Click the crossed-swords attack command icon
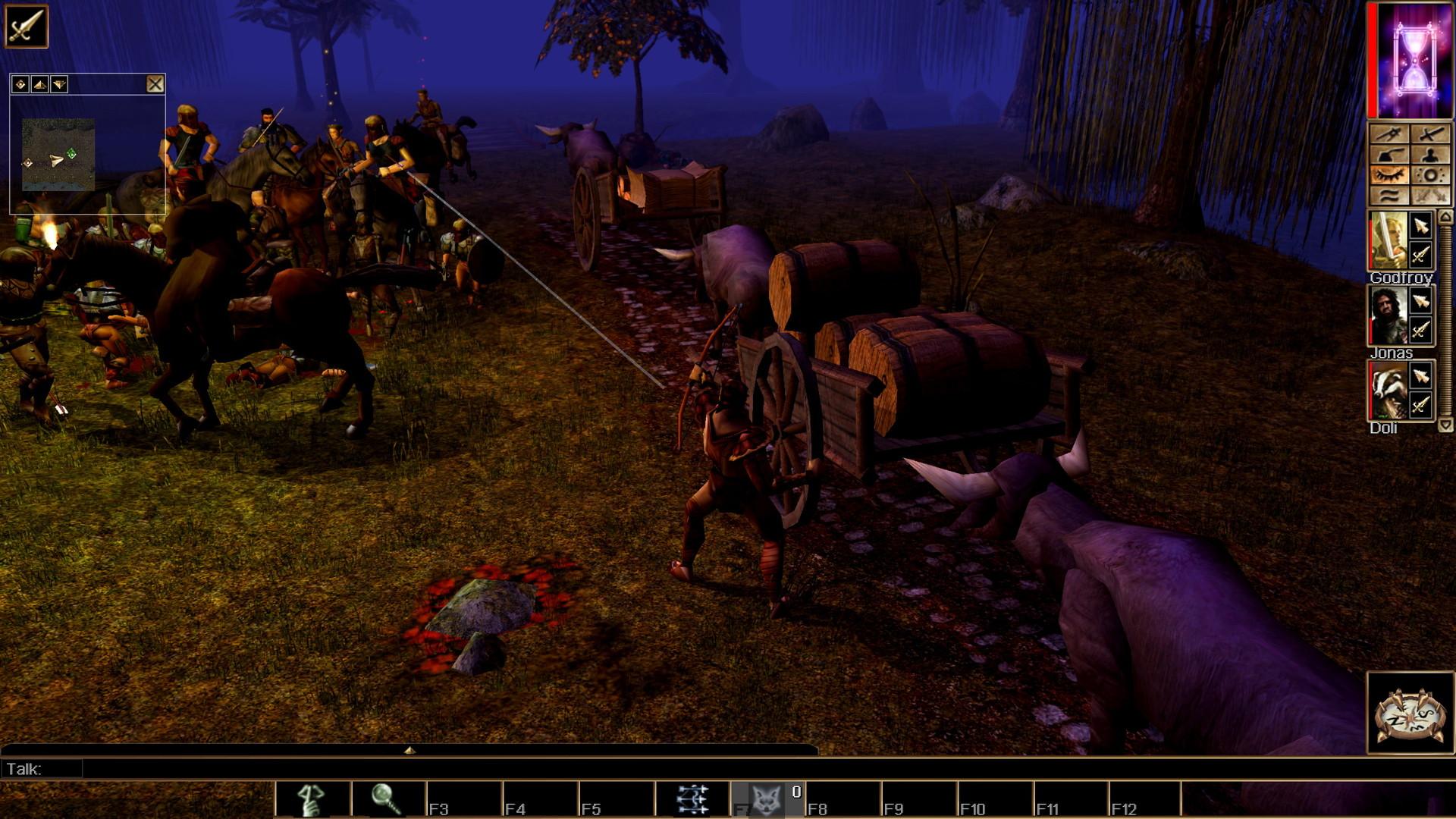The height and width of the screenshot is (819, 1456). [1432, 135]
